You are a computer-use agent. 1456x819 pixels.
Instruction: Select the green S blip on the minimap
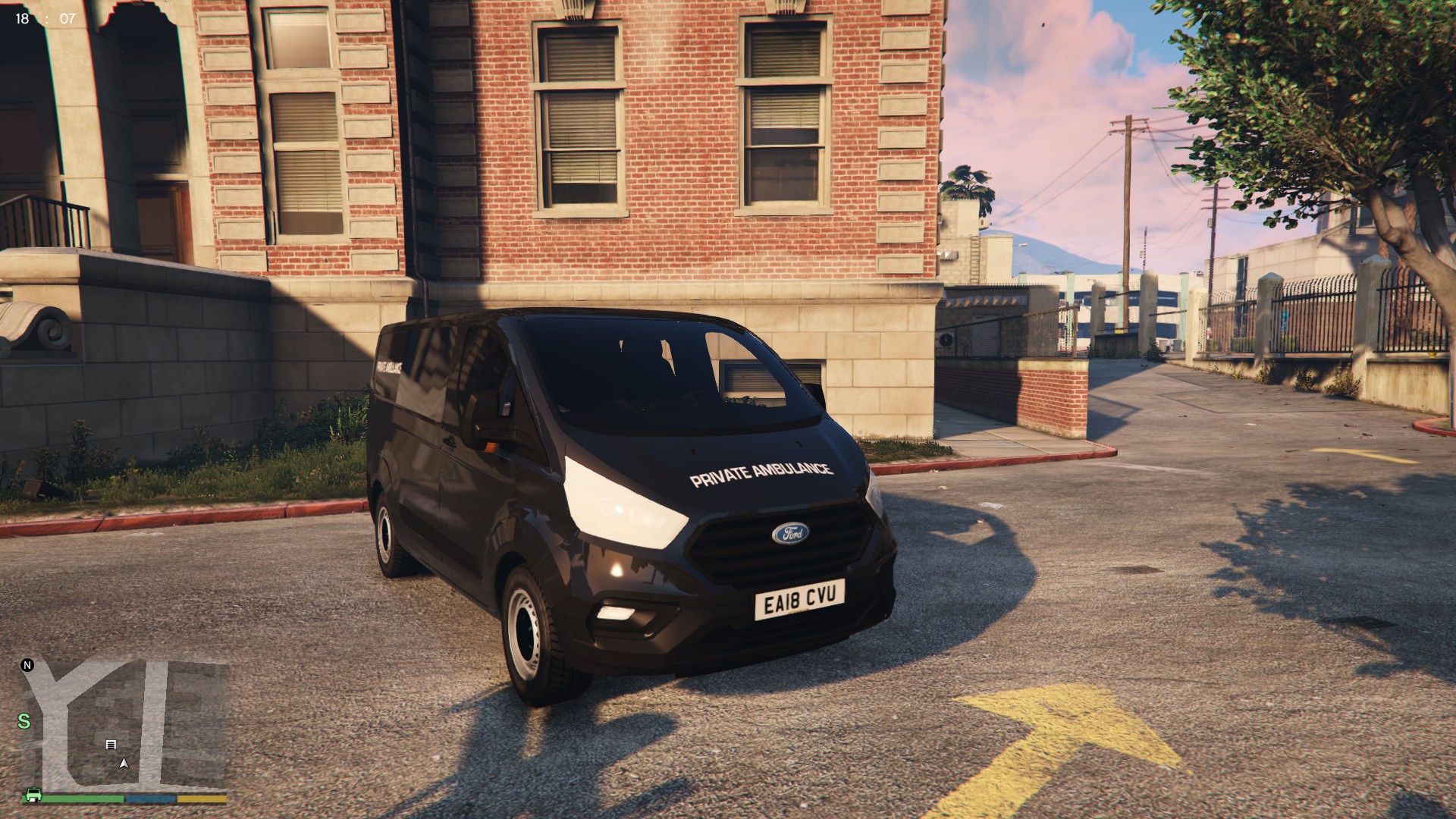click(x=24, y=720)
